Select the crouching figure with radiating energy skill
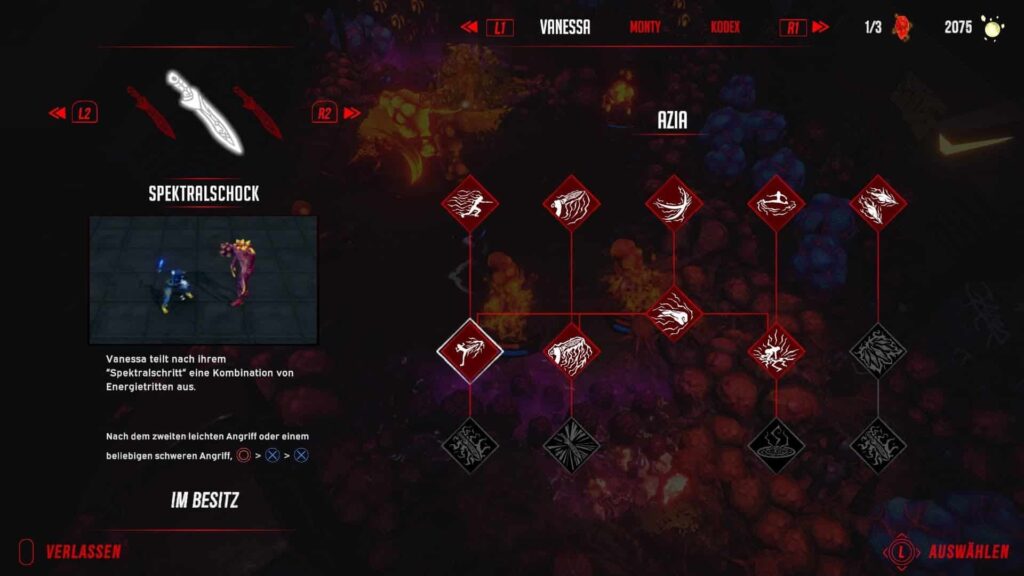The image size is (1024, 576). pyautogui.click(x=776, y=350)
